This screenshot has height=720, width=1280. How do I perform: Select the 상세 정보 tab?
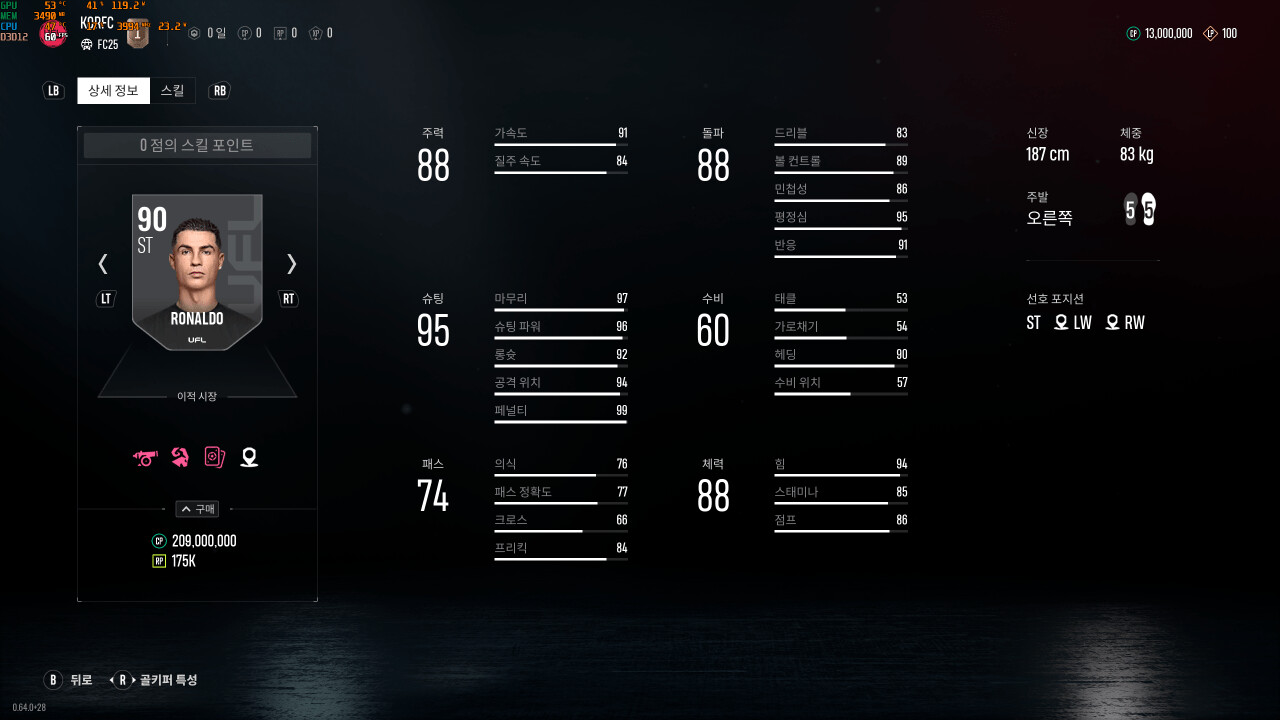tap(113, 91)
